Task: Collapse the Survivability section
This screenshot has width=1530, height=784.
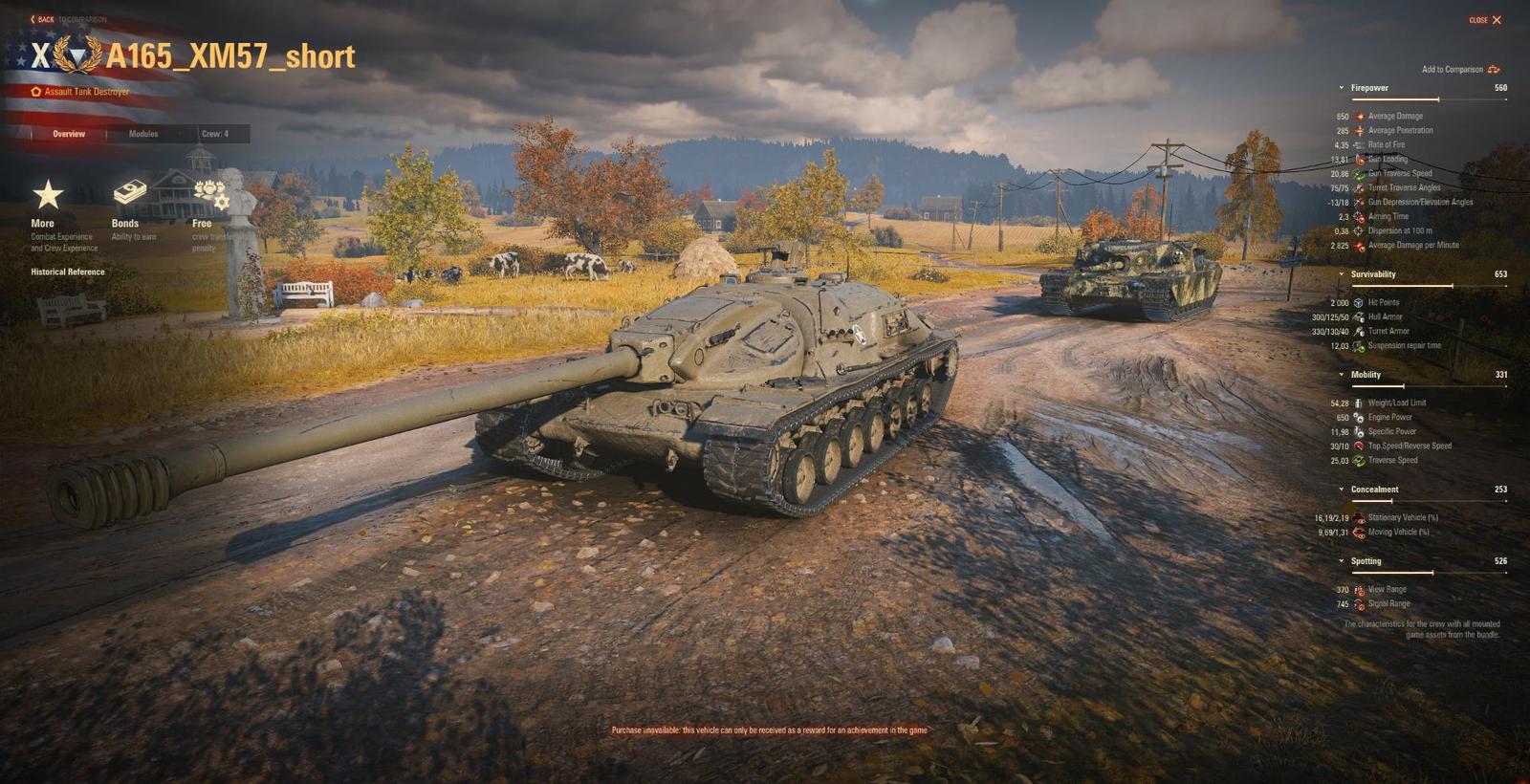Action: [x=1341, y=274]
